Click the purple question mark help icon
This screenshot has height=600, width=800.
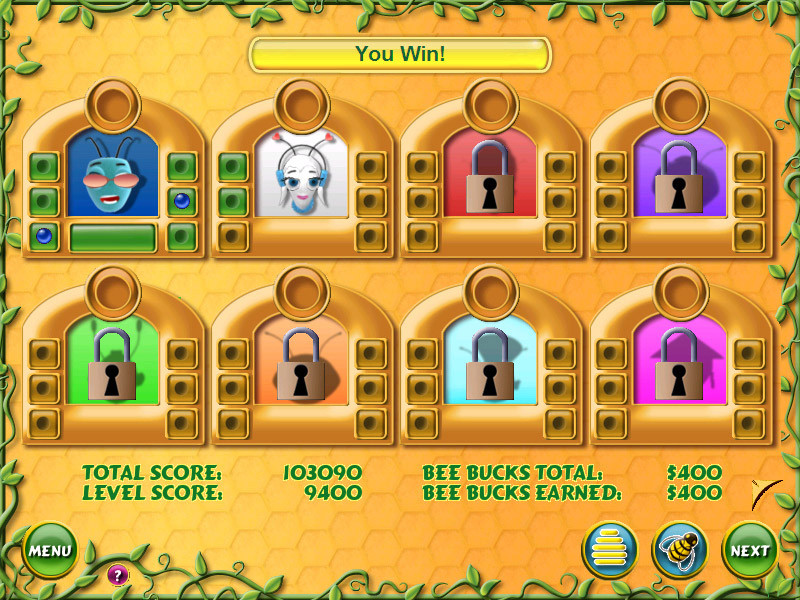(118, 574)
